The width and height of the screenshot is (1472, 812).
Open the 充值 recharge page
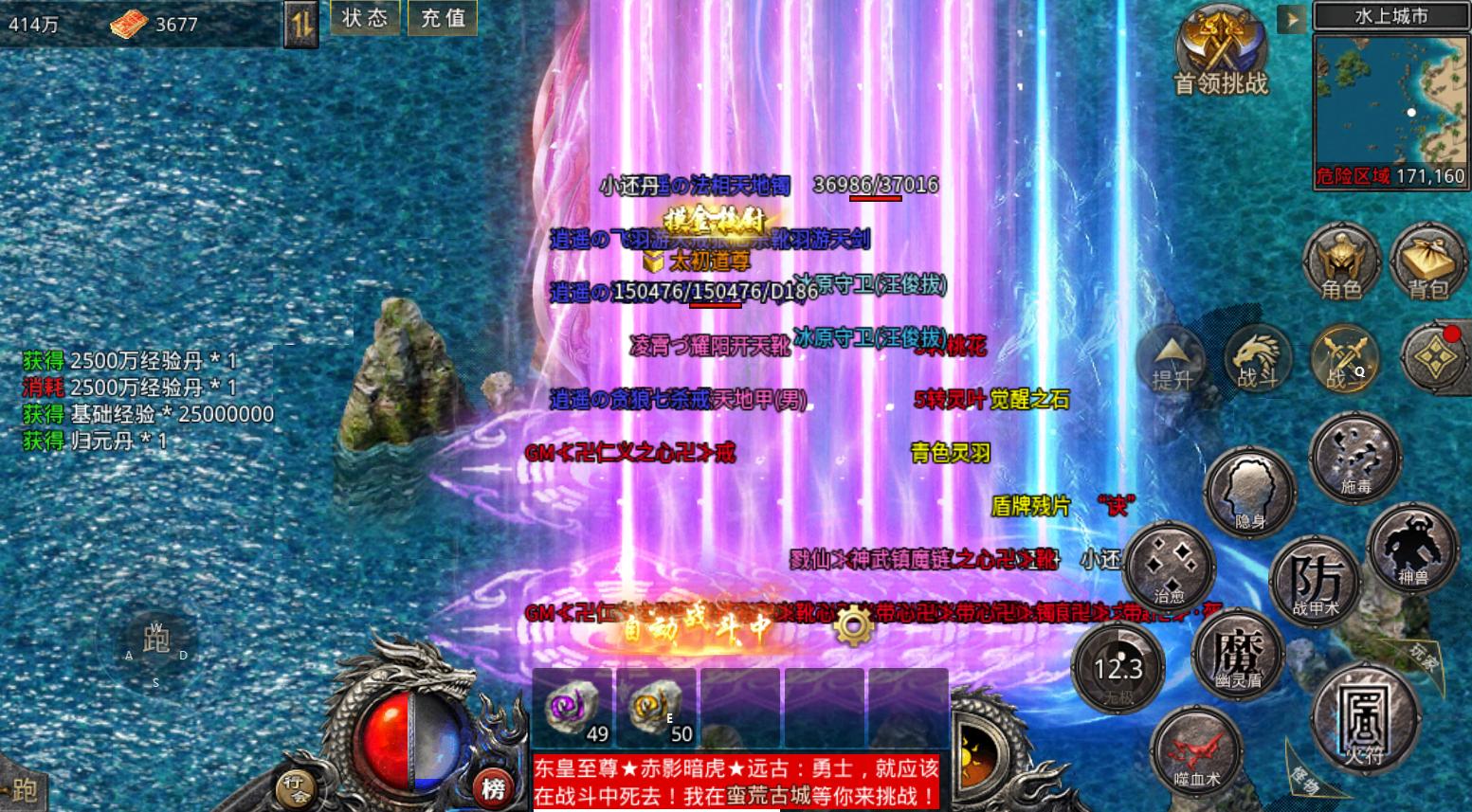pyautogui.click(x=442, y=17)
